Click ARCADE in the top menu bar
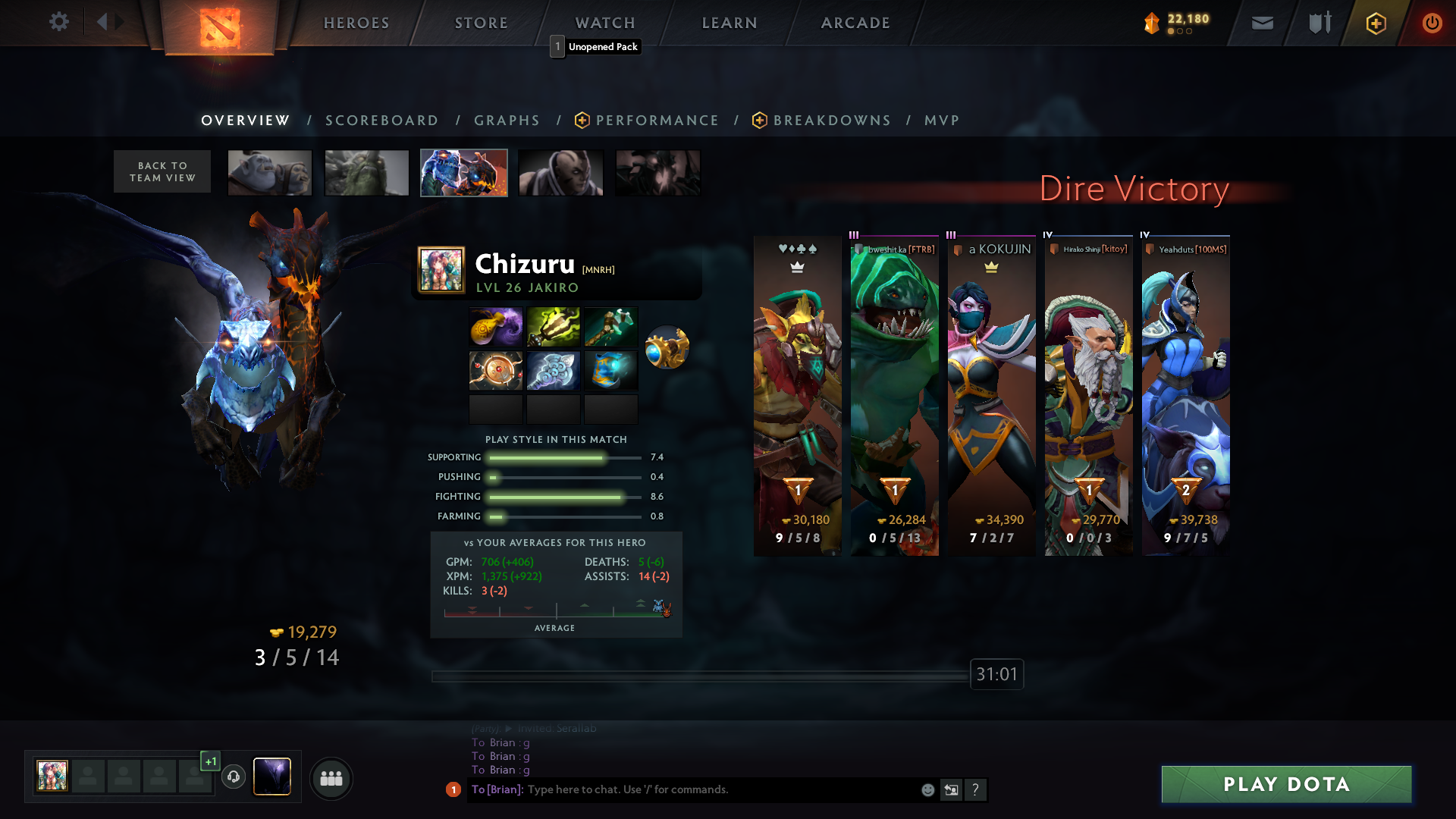The width and height of the screenshot is (1456, 819). 855,23
